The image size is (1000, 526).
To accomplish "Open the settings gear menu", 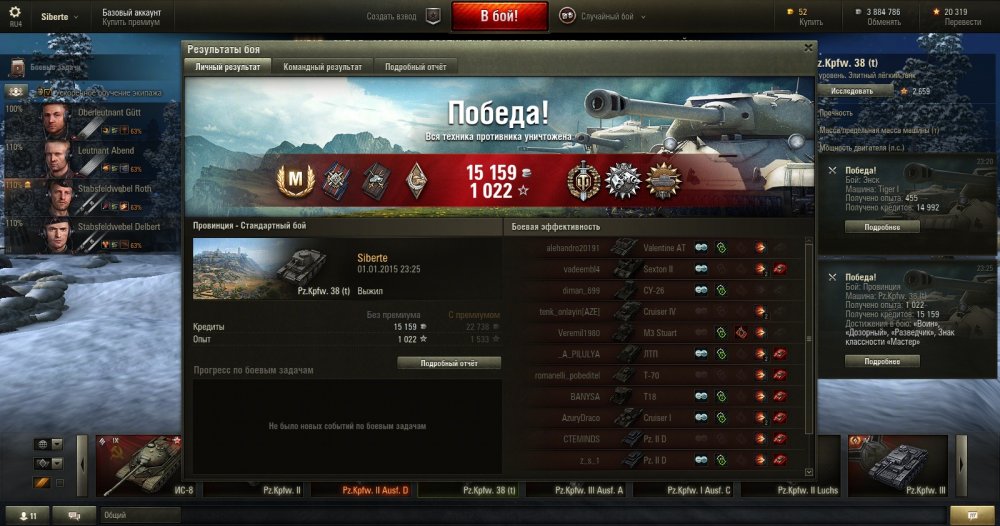I will [14, 12].
